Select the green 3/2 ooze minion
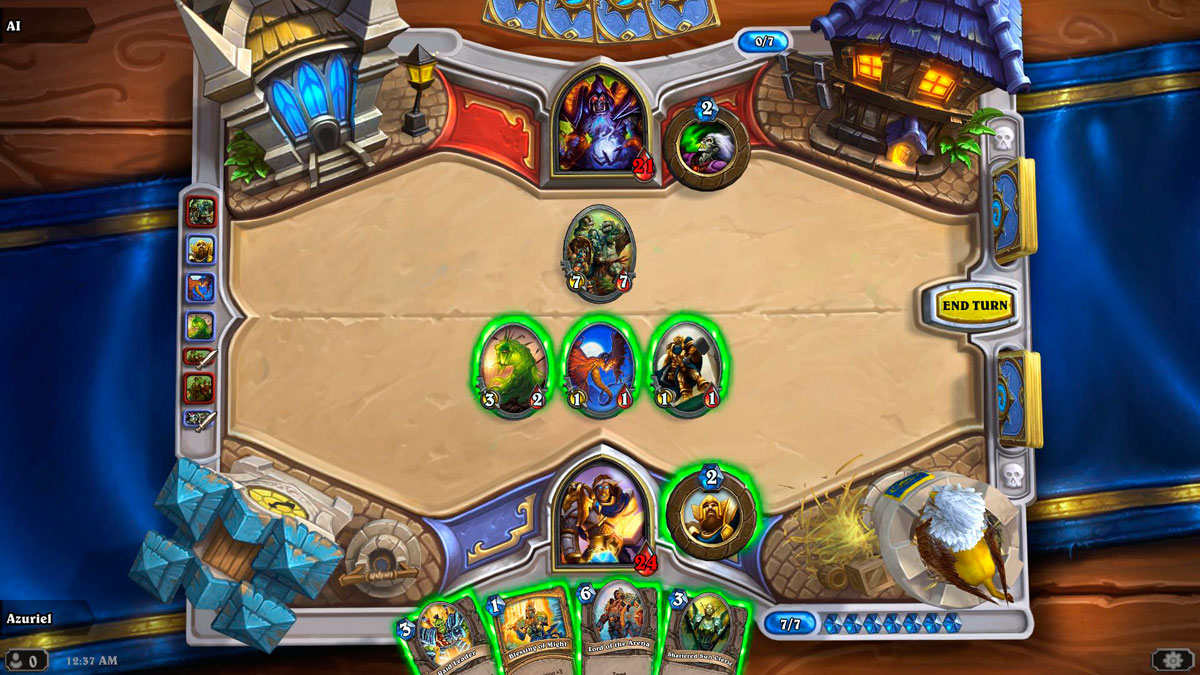This screenshot has width=1200, height=675. coord(512,367)
